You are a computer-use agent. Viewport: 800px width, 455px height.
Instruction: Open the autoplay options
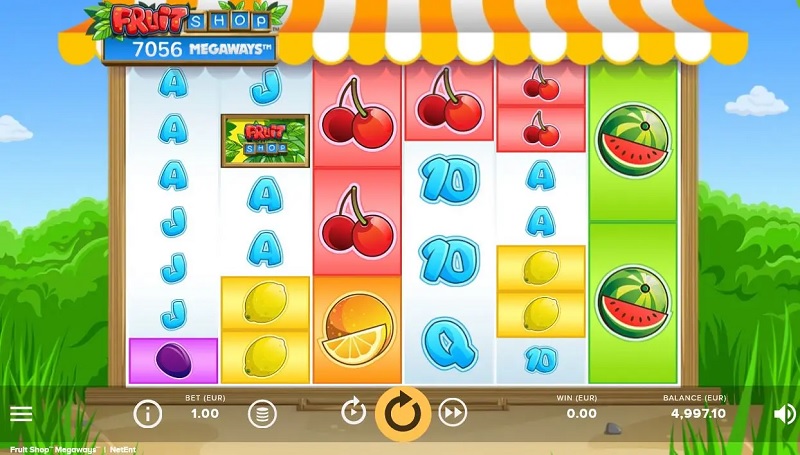point(353,412)
